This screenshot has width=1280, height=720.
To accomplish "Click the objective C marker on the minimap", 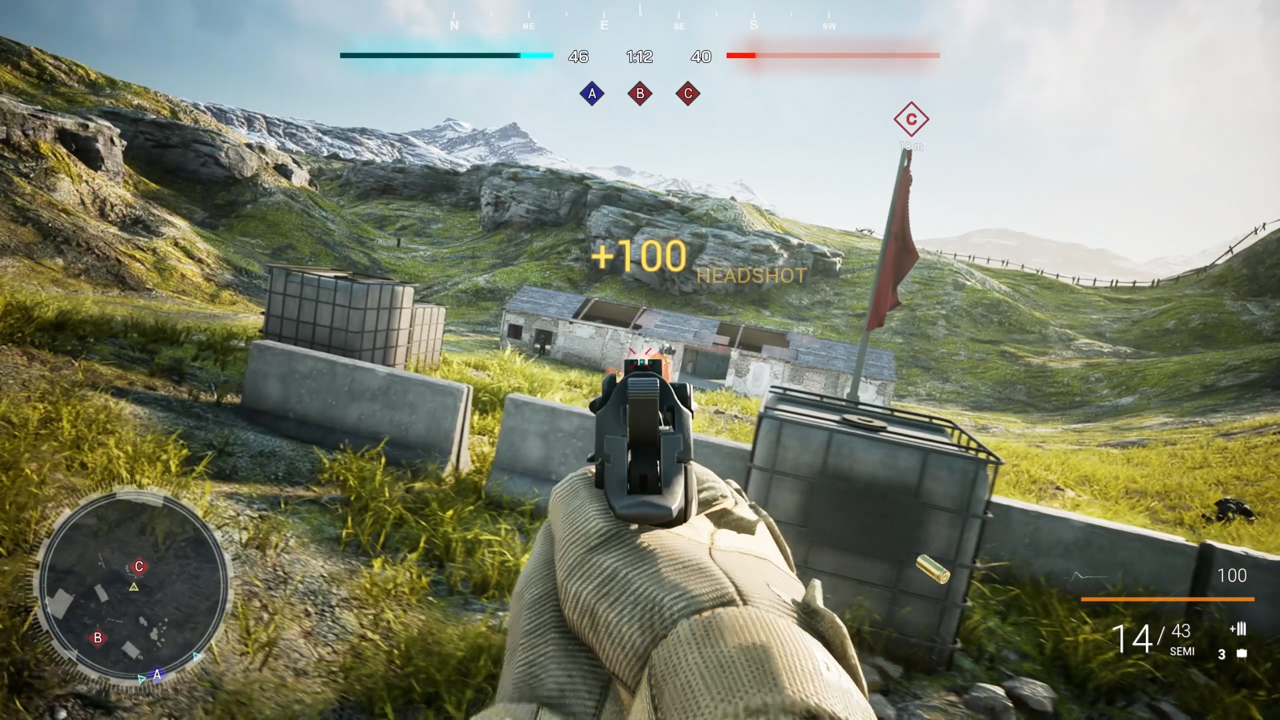I will (x=139, y=566).
